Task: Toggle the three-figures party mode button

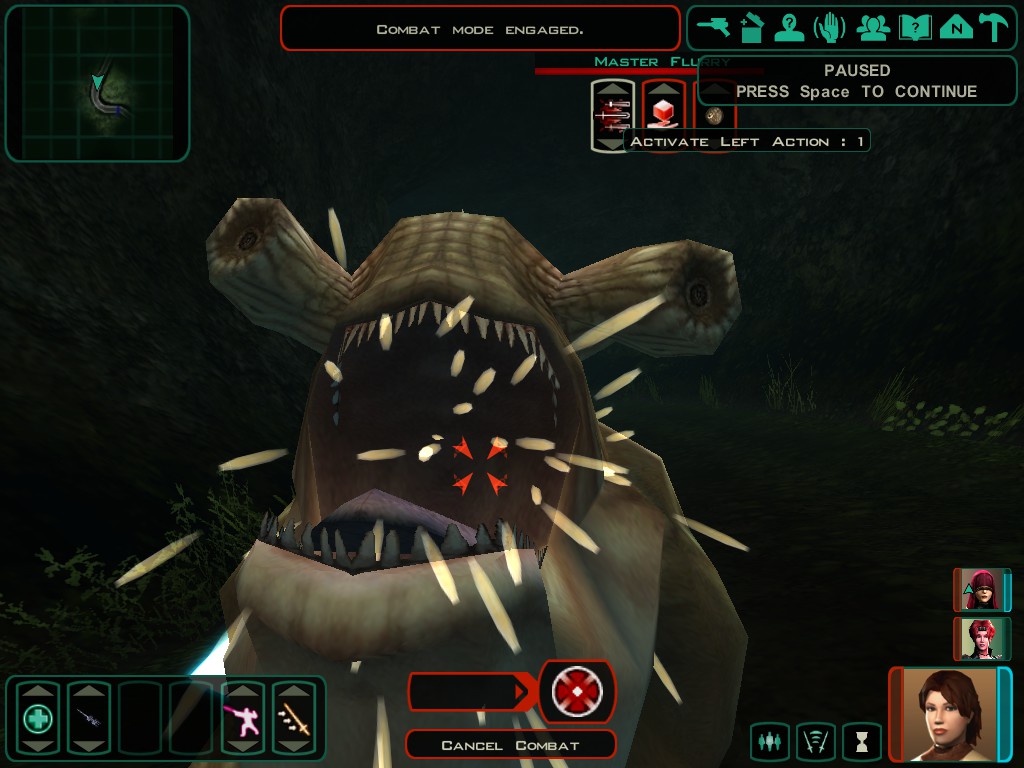Action: coord(769,742)
